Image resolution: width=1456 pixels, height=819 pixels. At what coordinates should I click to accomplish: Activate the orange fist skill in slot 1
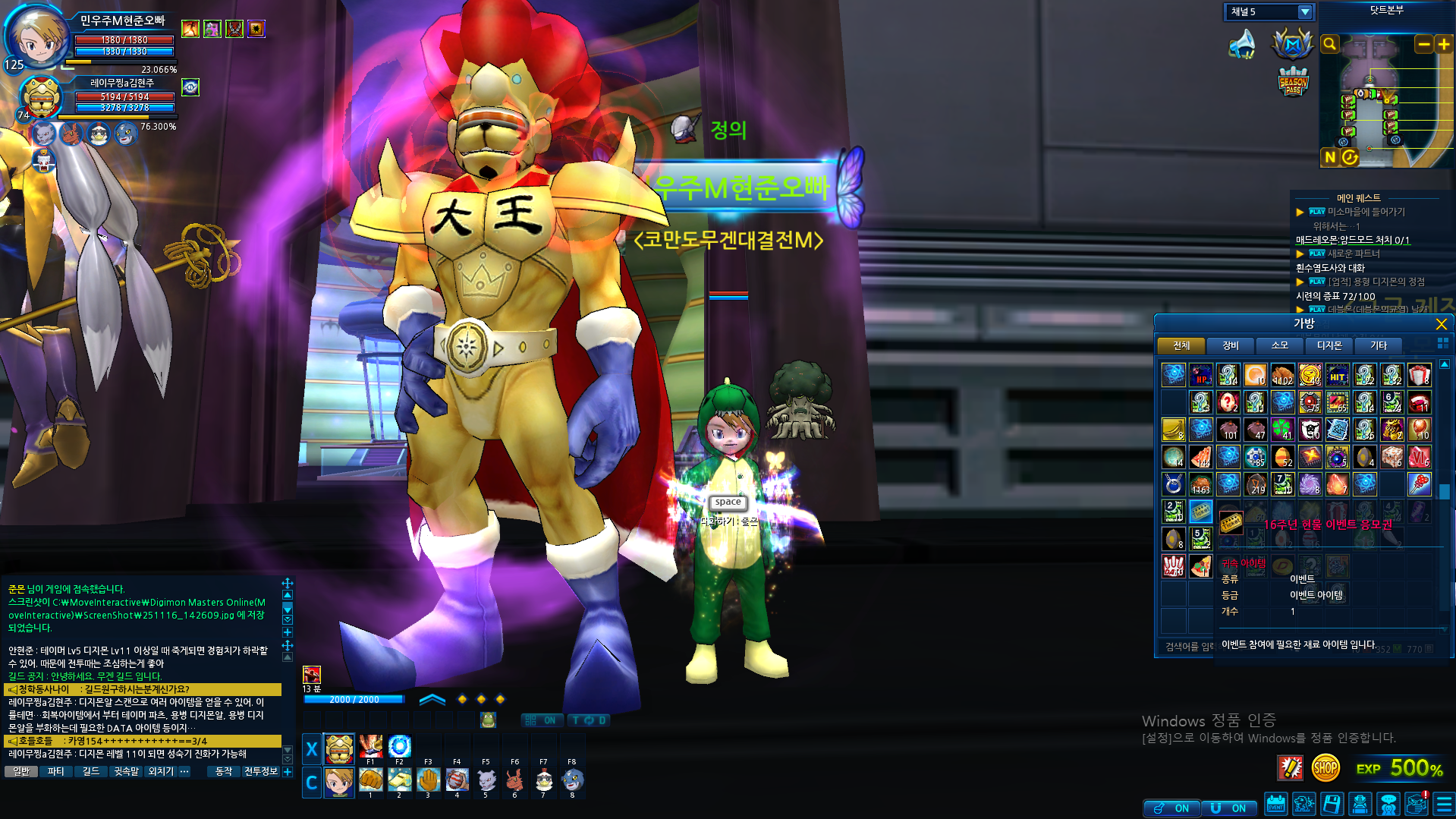coord(370,780)
